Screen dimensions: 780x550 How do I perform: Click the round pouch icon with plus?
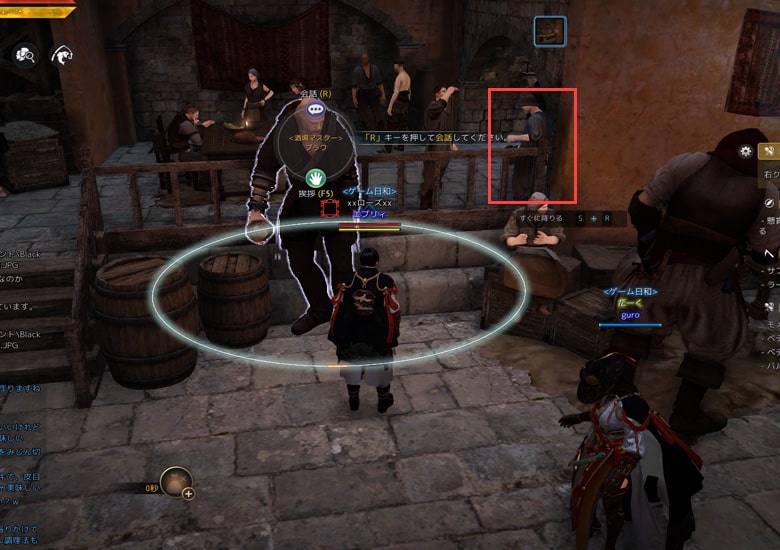pyautogui.click(x=177, y=483)
